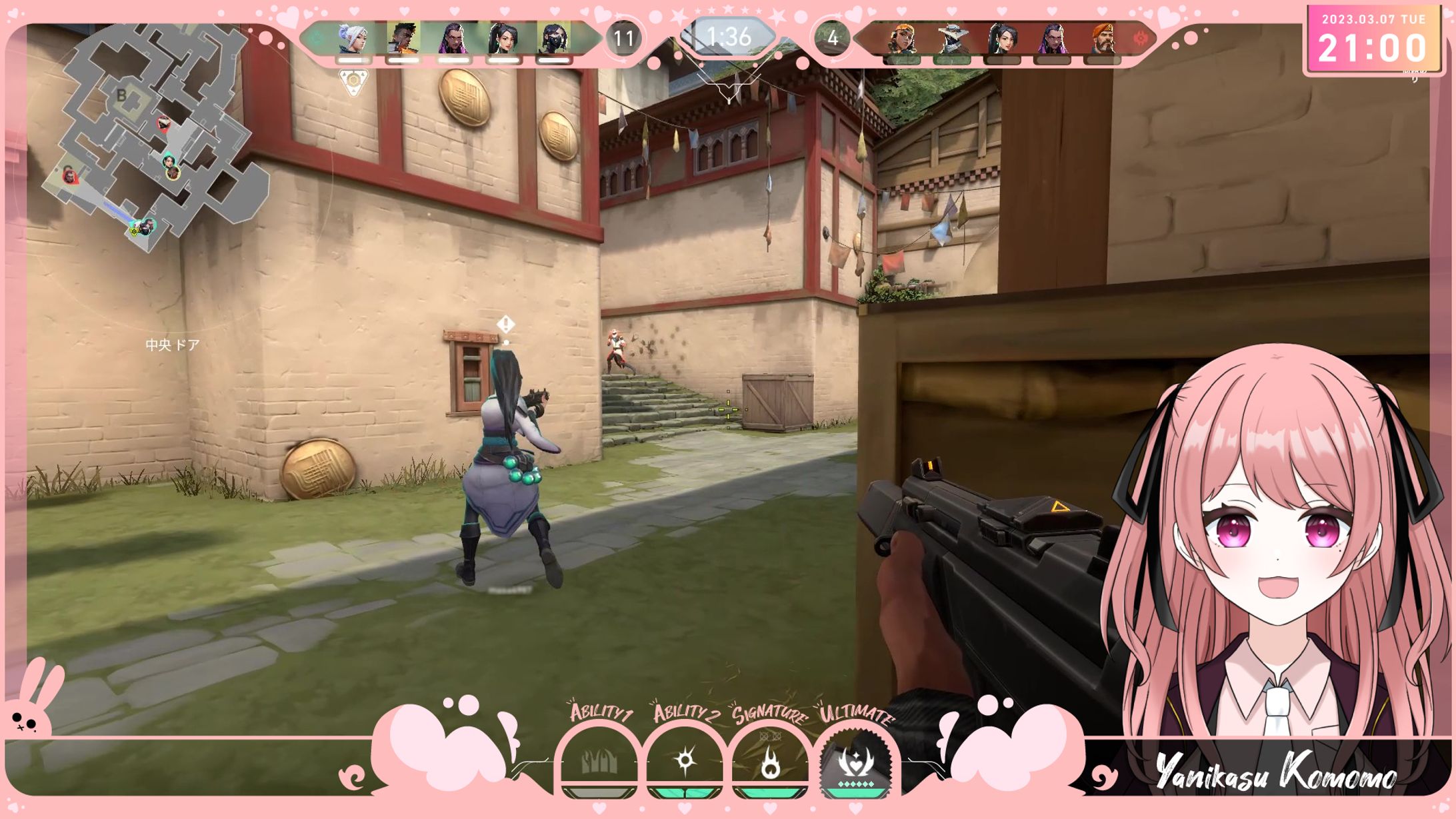Select the red Brimstone marker at C site
Screen dimensions: 1456x819
69,176
